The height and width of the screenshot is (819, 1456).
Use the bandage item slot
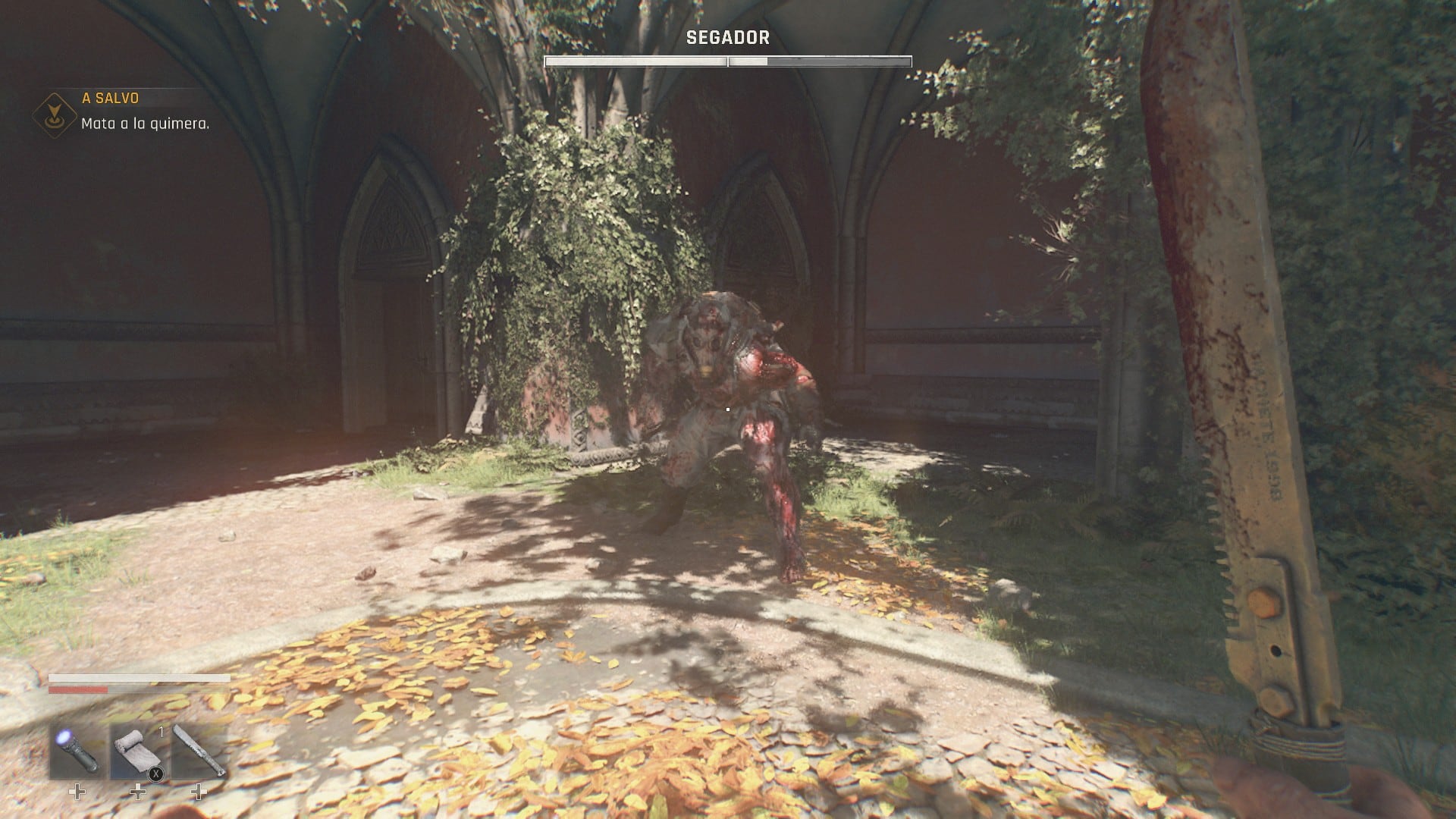pos(138,751)
